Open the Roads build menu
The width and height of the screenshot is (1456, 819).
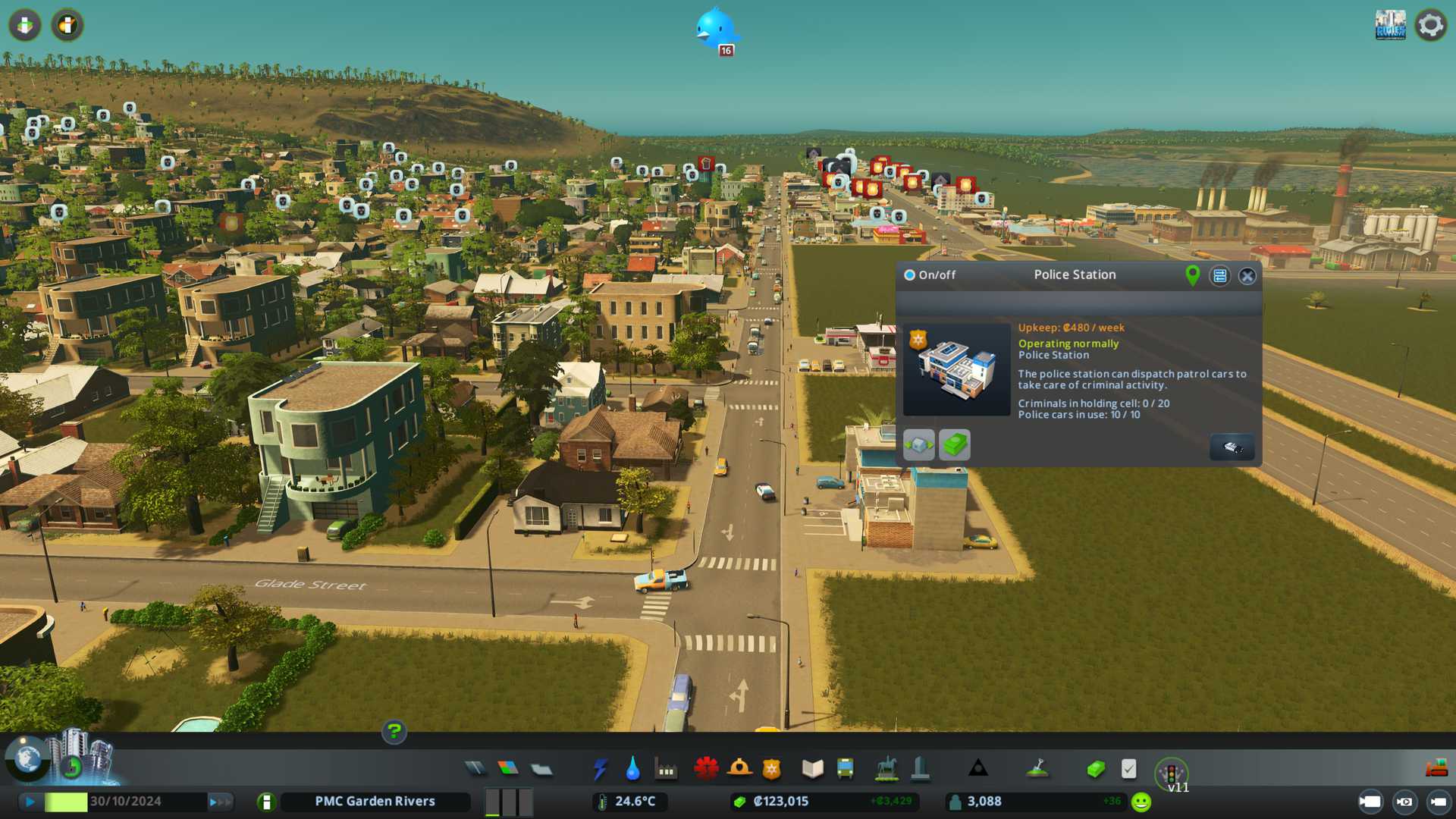(x=475, y=770)
